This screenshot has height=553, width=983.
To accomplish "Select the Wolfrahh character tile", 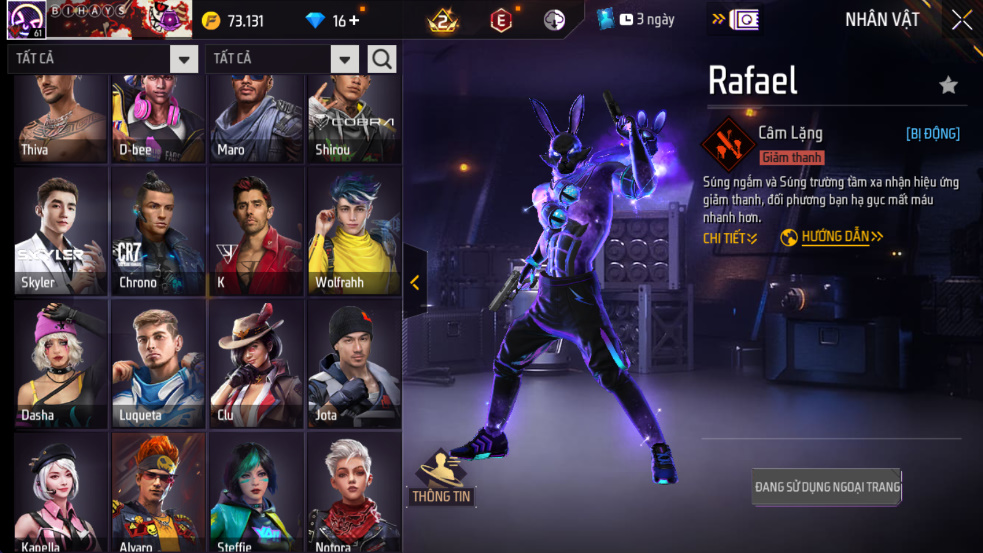I will pos(354,231).
